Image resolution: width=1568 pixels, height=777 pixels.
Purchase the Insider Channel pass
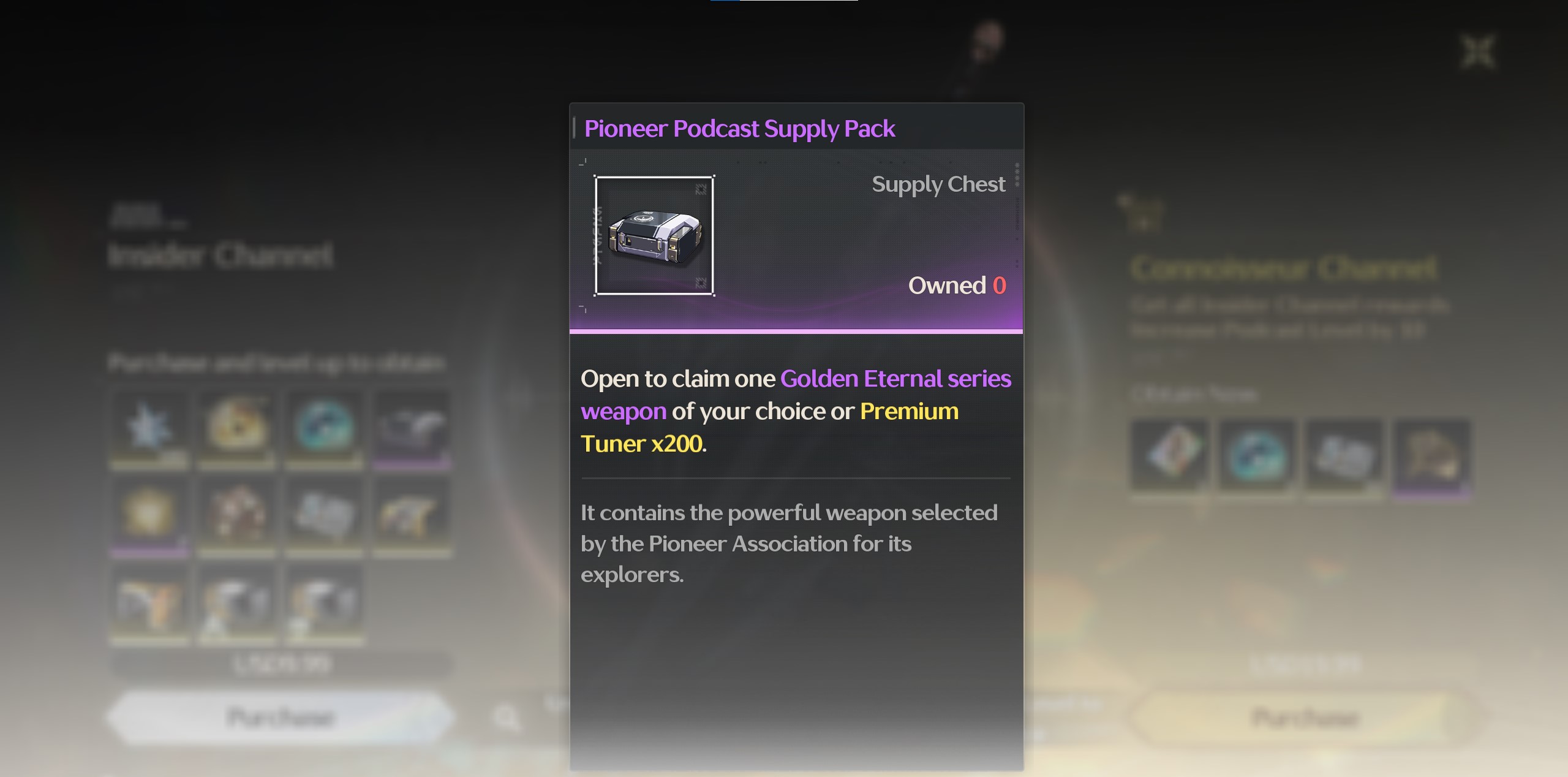click(x=281, y=717)
